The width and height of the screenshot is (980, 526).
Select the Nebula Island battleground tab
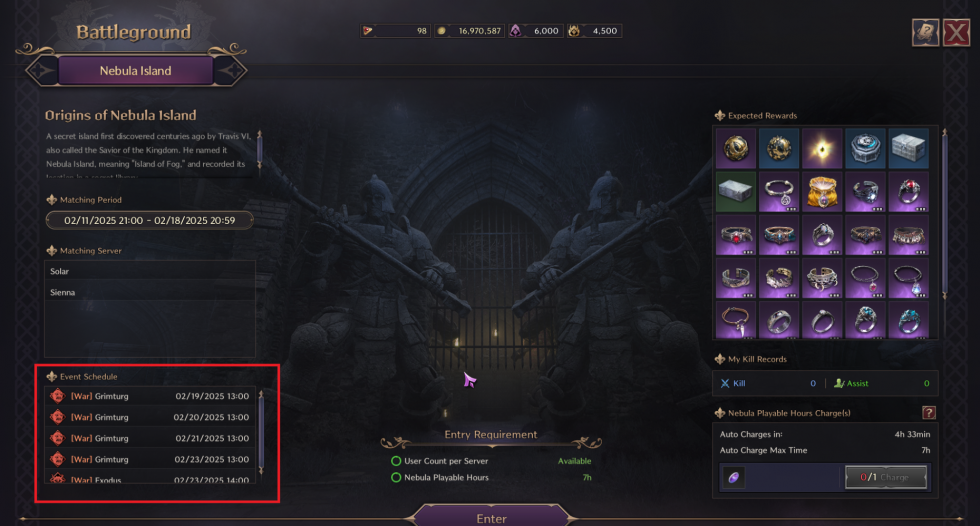(x=135, y=71)
